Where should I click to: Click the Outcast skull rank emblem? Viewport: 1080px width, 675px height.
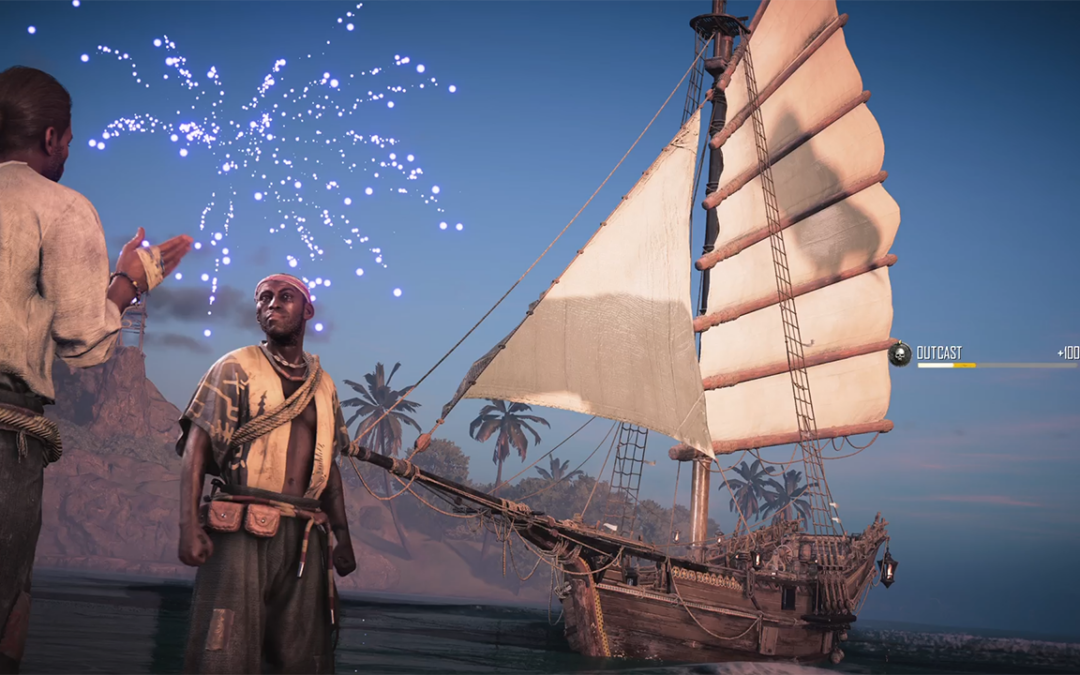[900, 354]
